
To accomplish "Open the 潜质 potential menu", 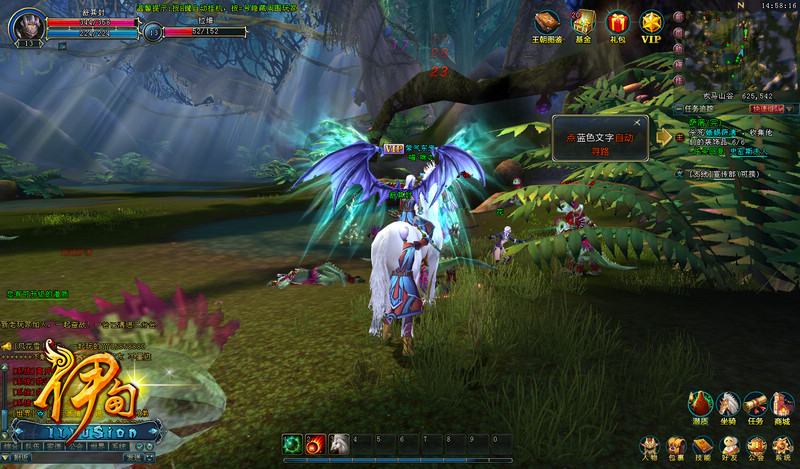I will (x=700, y=405).
